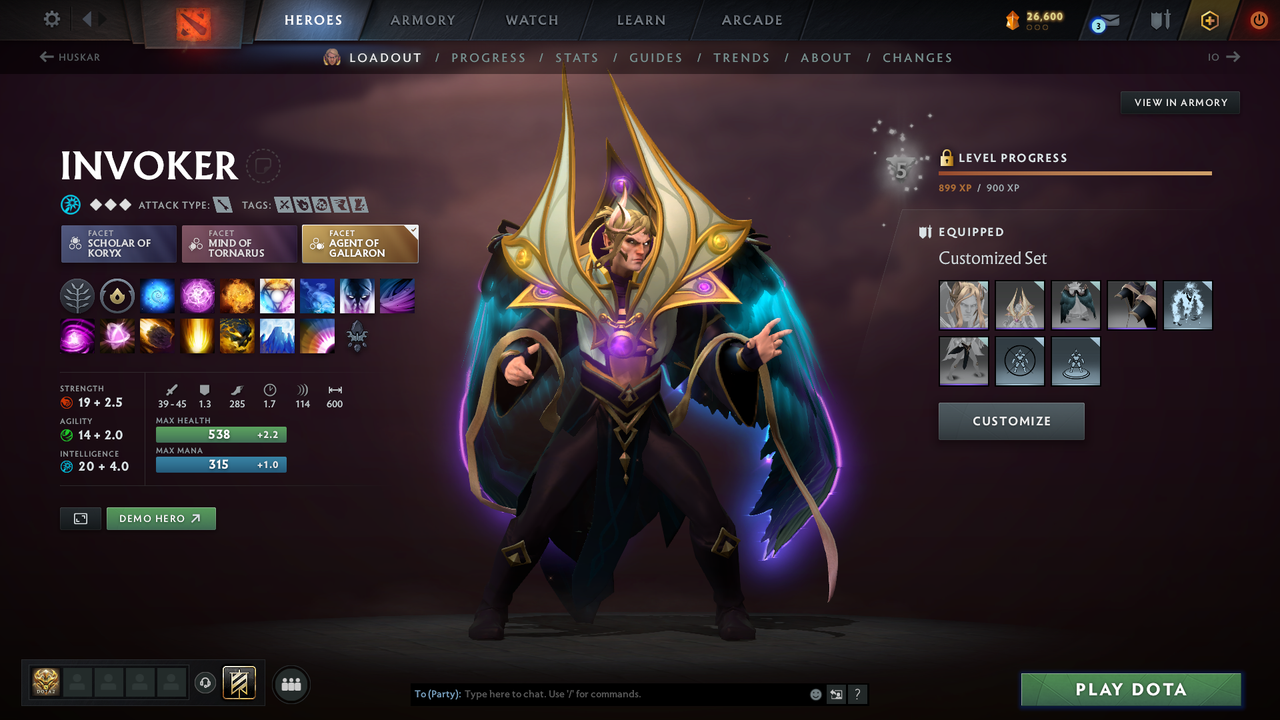Select the Quas orb ability icon
Viewport: 1280px width, 720px height.
pos(157,295)
